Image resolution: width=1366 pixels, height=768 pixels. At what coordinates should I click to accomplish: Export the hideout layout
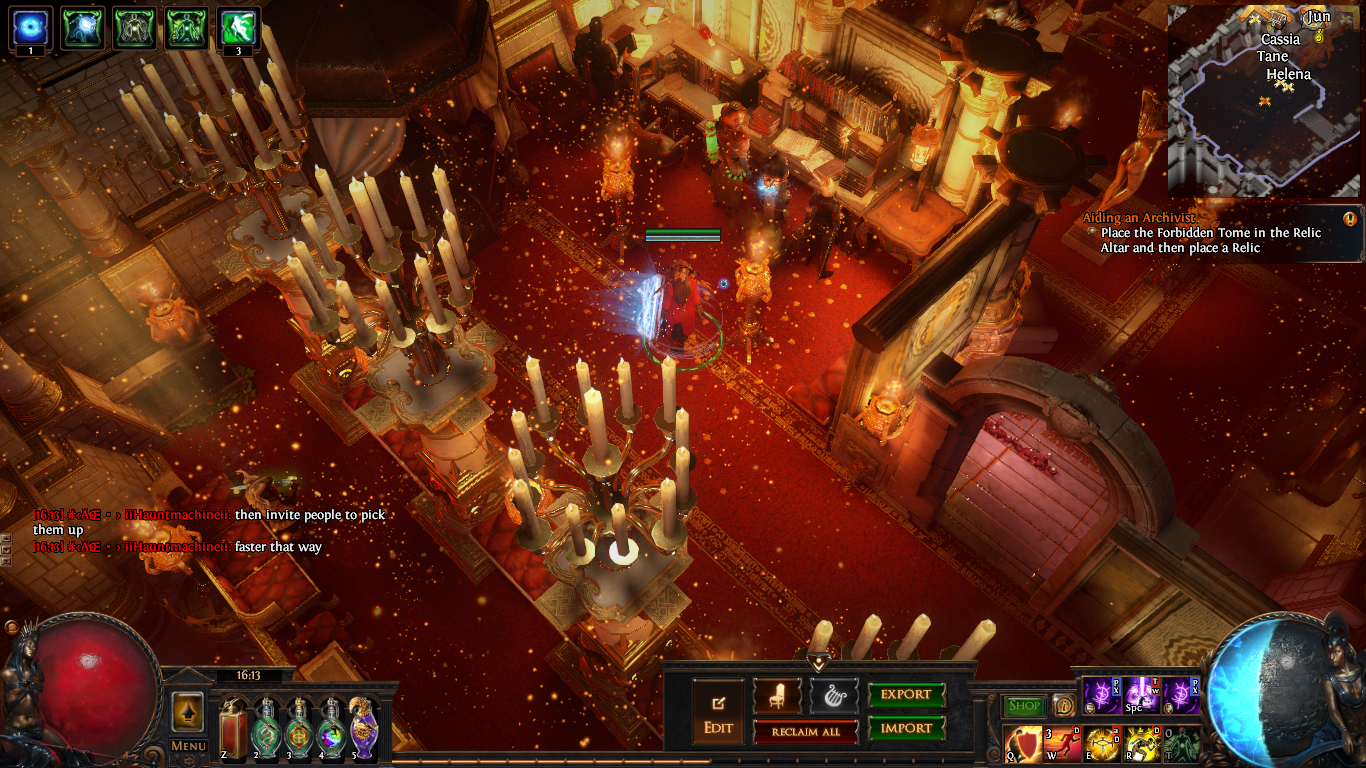906,695
